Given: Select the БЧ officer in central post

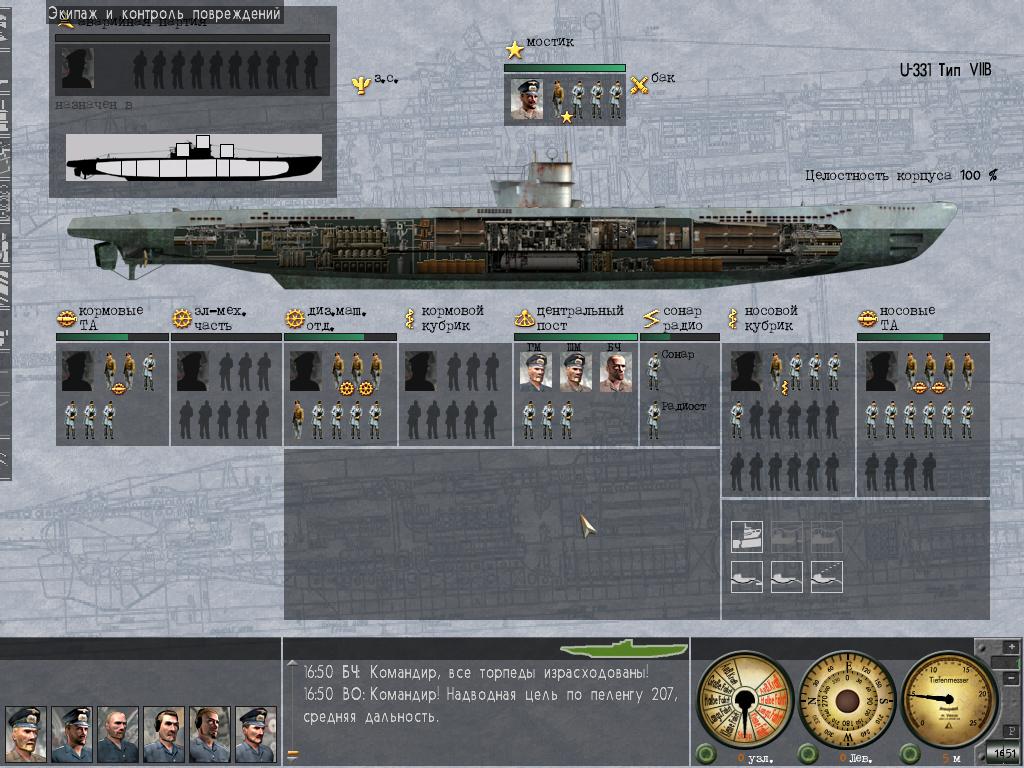Looking at the screenshot, I should pos(615,372).
